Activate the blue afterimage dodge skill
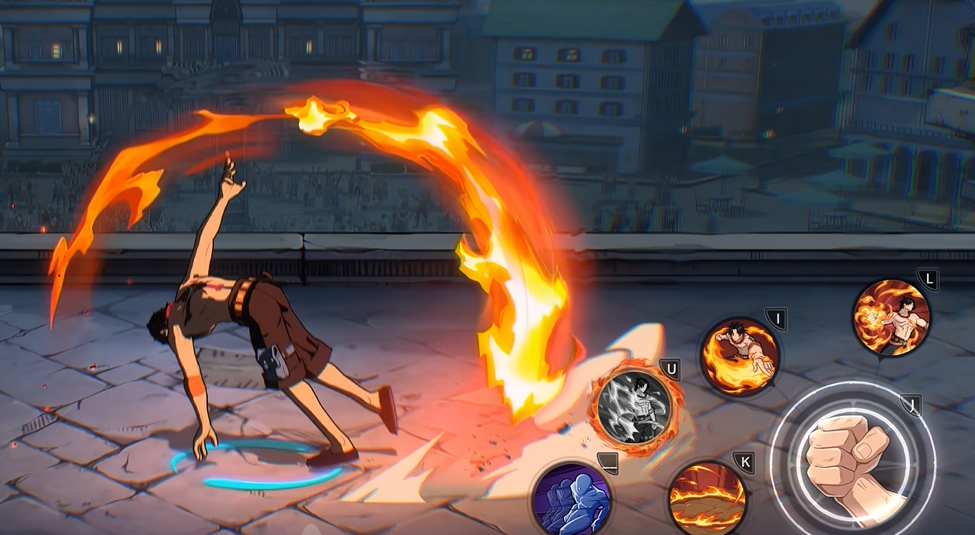975x535 pixels. click(572, 498)
